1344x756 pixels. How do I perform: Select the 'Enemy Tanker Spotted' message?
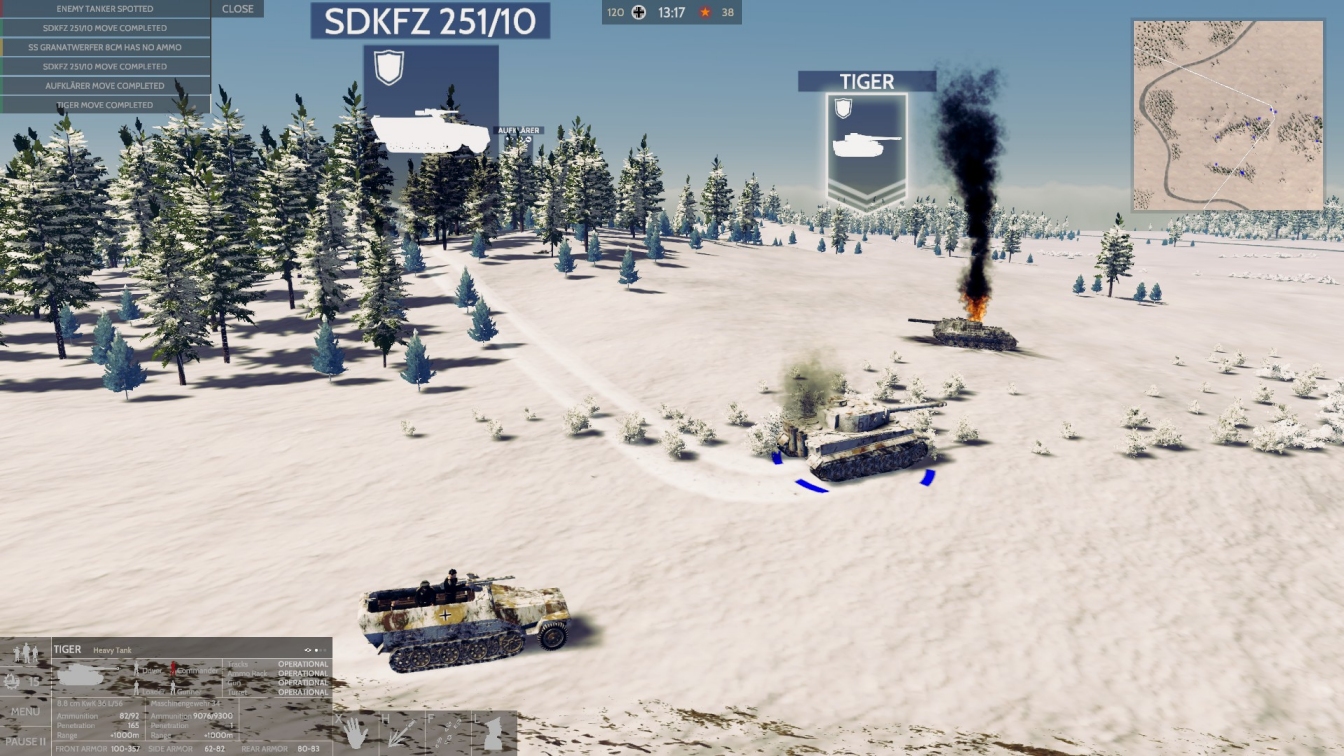click(x=105, y=9)
